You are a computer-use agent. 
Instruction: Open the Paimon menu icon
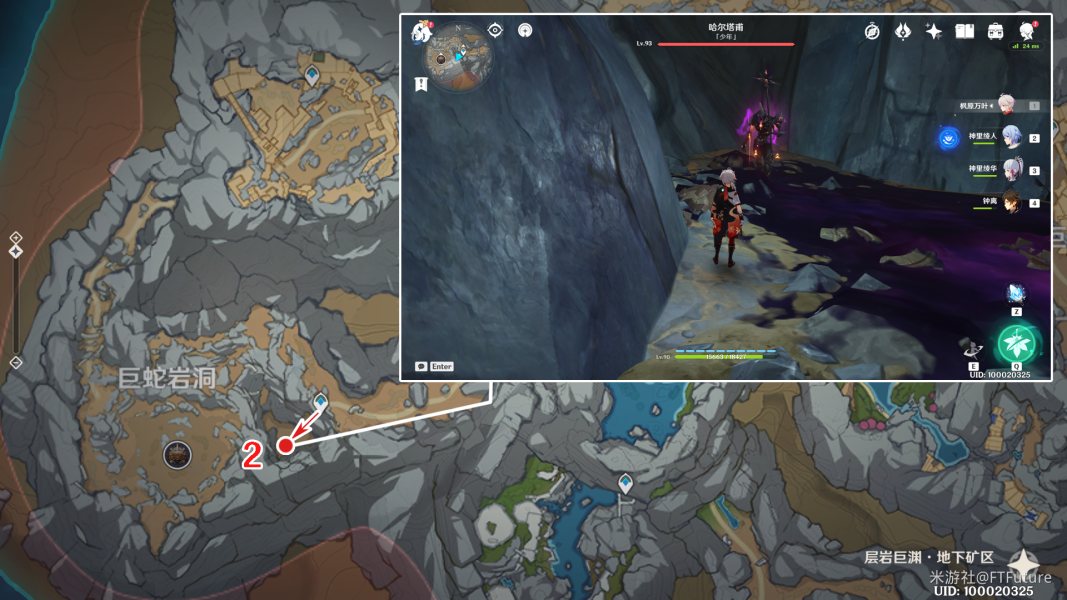(421, 33)
